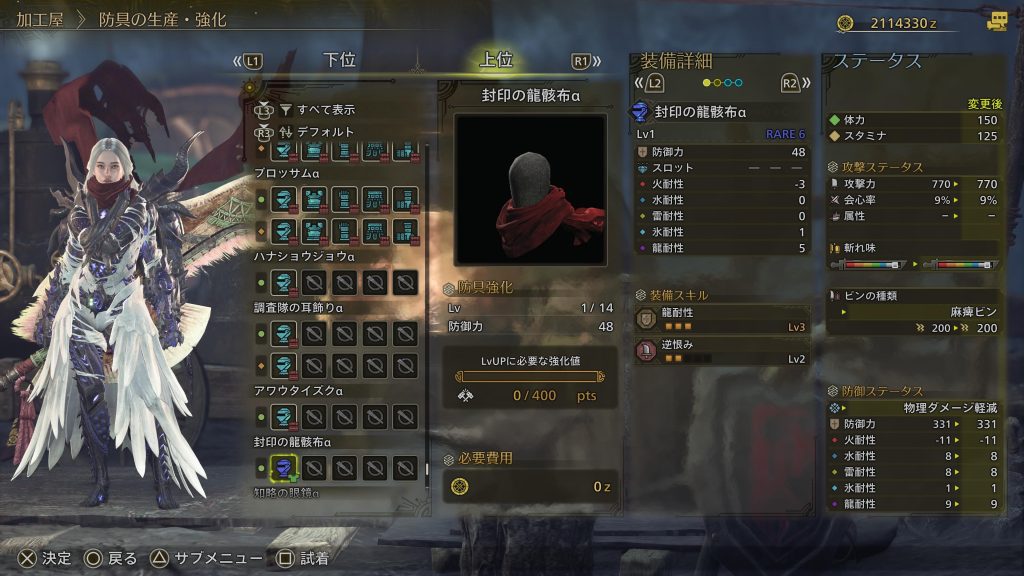Screen dimensions: 1024x576
Task: Select the 上位 high rank tab
Action: tap(496, 60)
